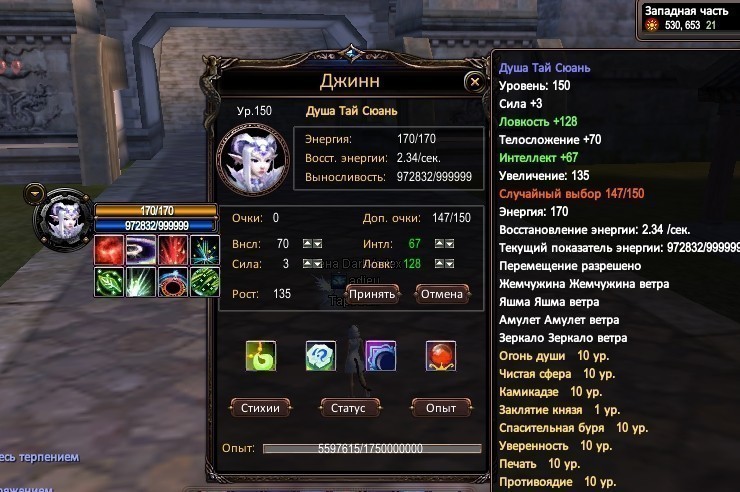Expand the dropdown arrow above genie portrait
Image resolution: width=740 pixels, height=492 pixels.
[x=35, y=191]
